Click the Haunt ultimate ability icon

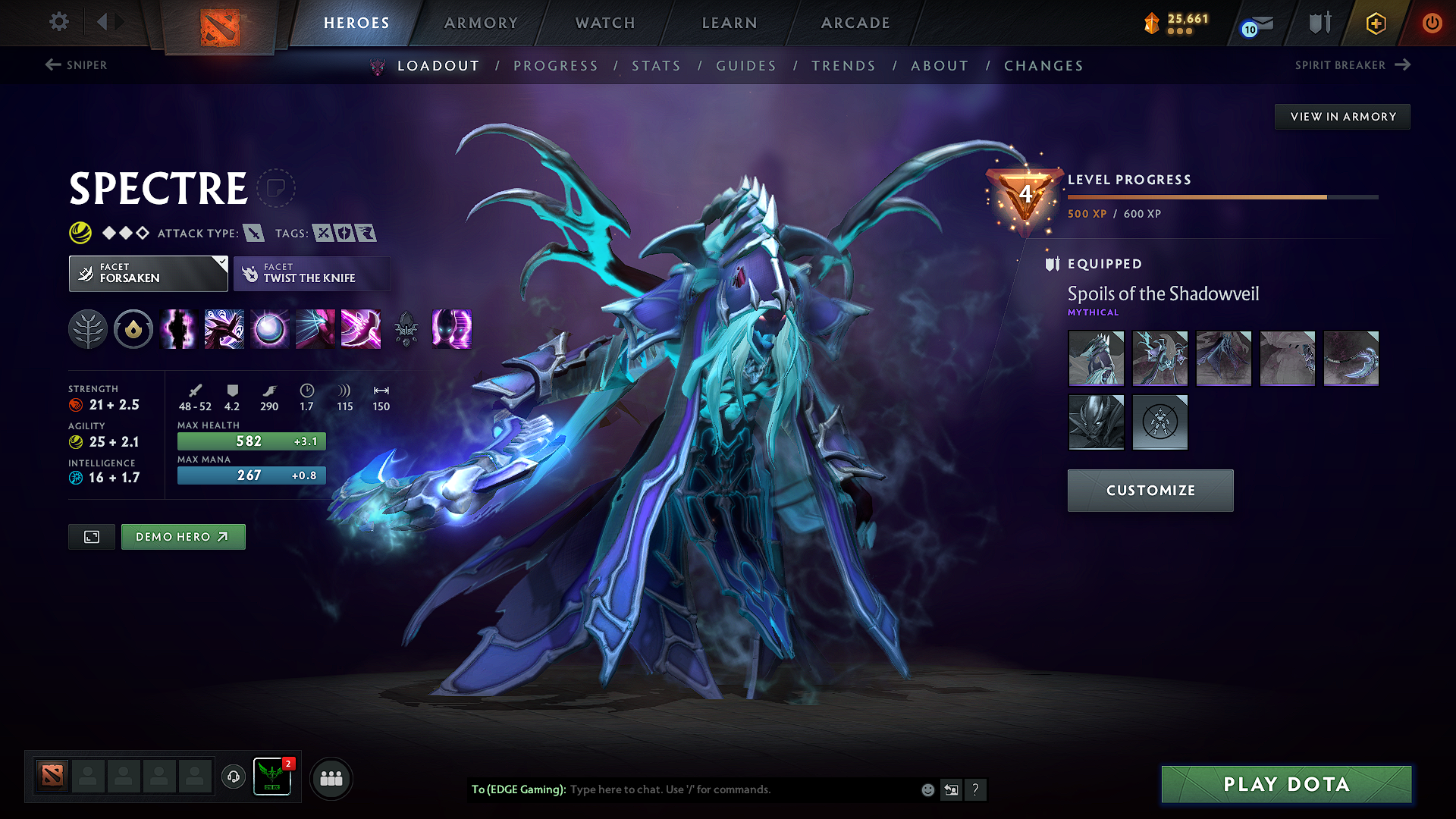(x=452, y=329)
